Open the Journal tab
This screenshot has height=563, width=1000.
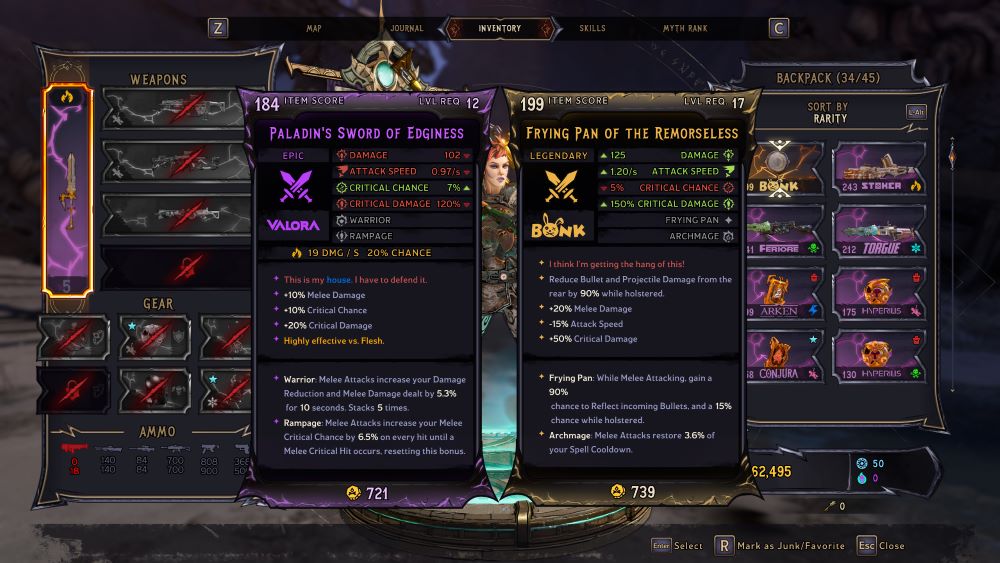406,28
